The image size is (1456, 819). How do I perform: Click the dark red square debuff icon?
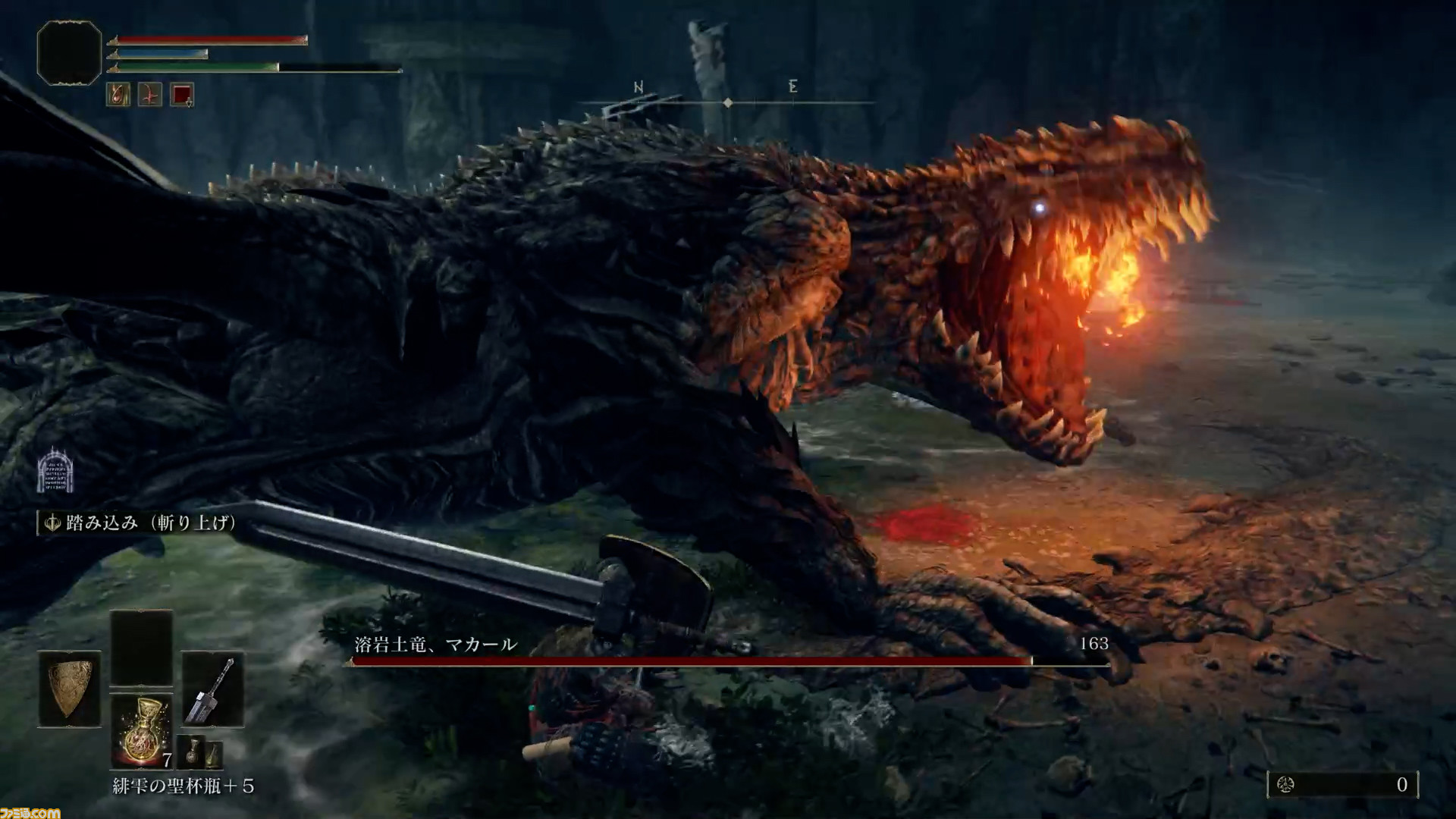coord(182,95)
